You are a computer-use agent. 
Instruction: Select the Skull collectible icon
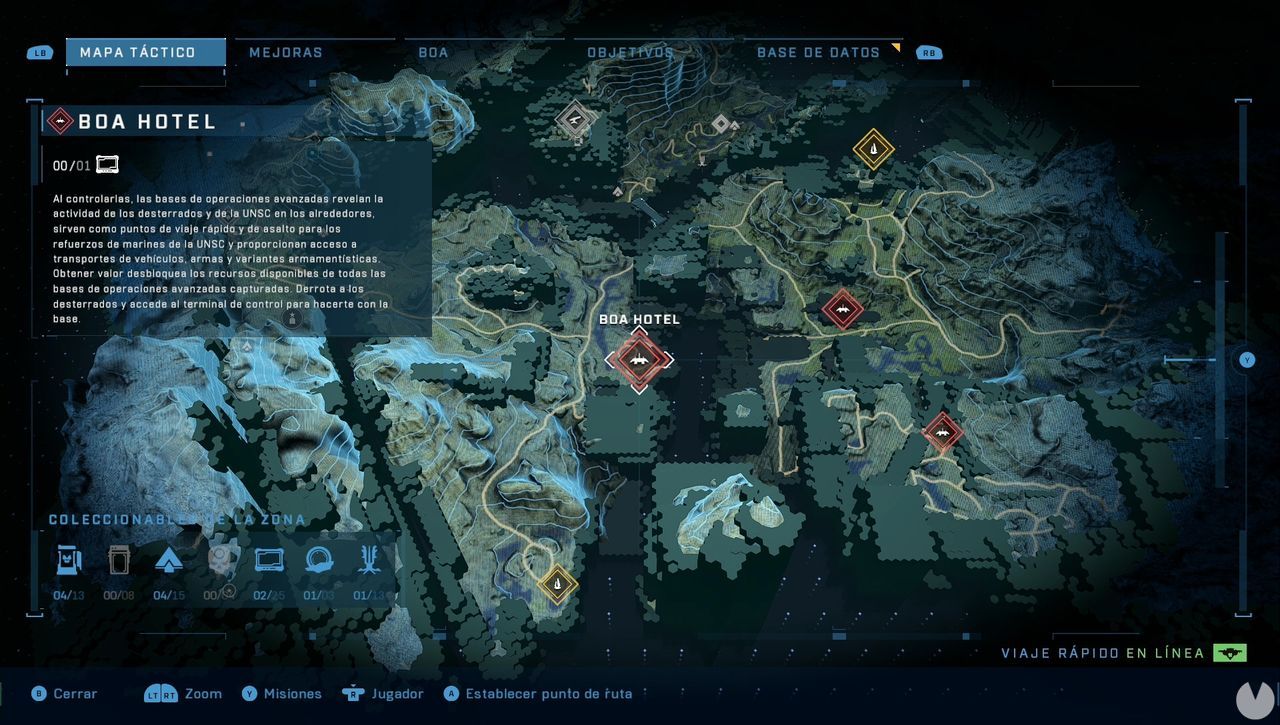(218, 560)
